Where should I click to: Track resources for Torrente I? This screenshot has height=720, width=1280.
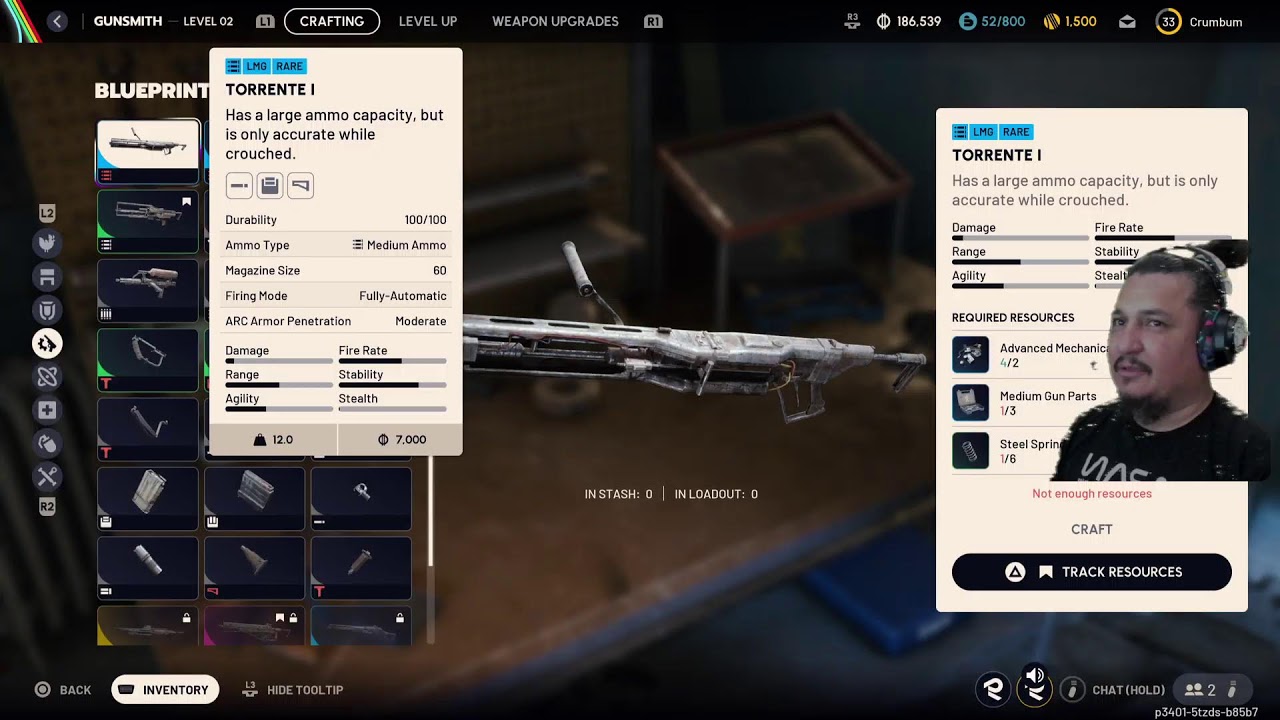tap(1091, 572)
